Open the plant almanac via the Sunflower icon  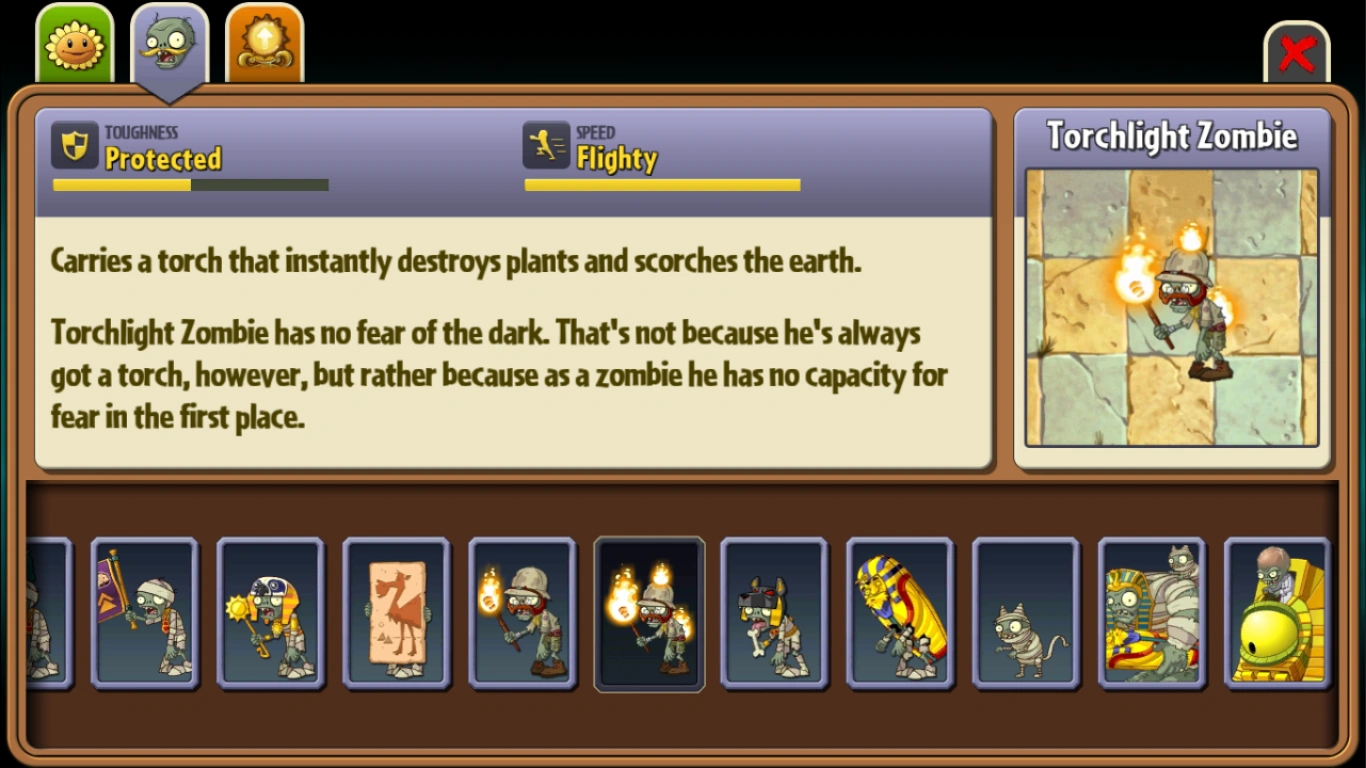click(75, 42)
